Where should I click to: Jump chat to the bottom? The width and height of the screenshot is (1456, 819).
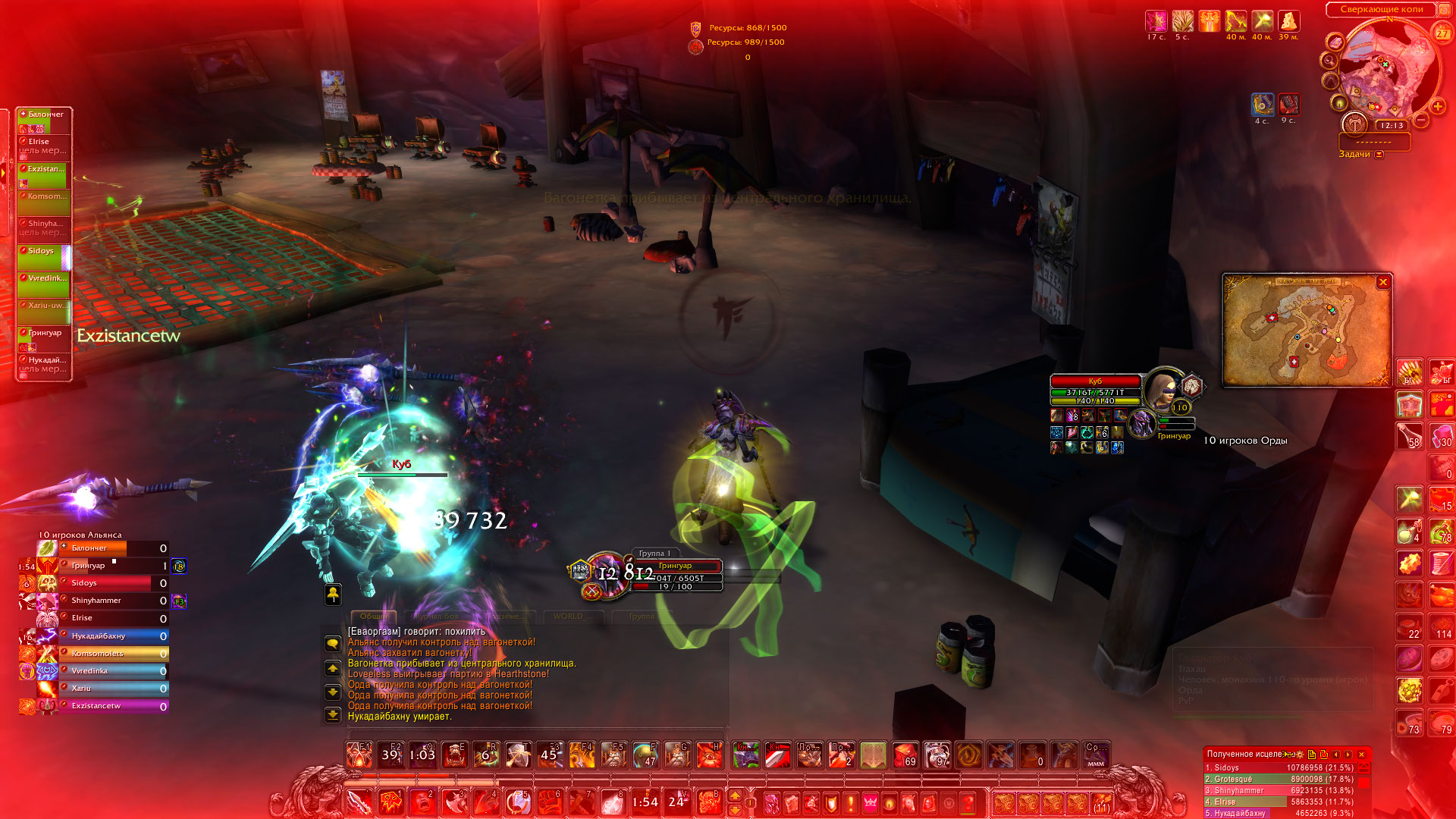point(333,714)
